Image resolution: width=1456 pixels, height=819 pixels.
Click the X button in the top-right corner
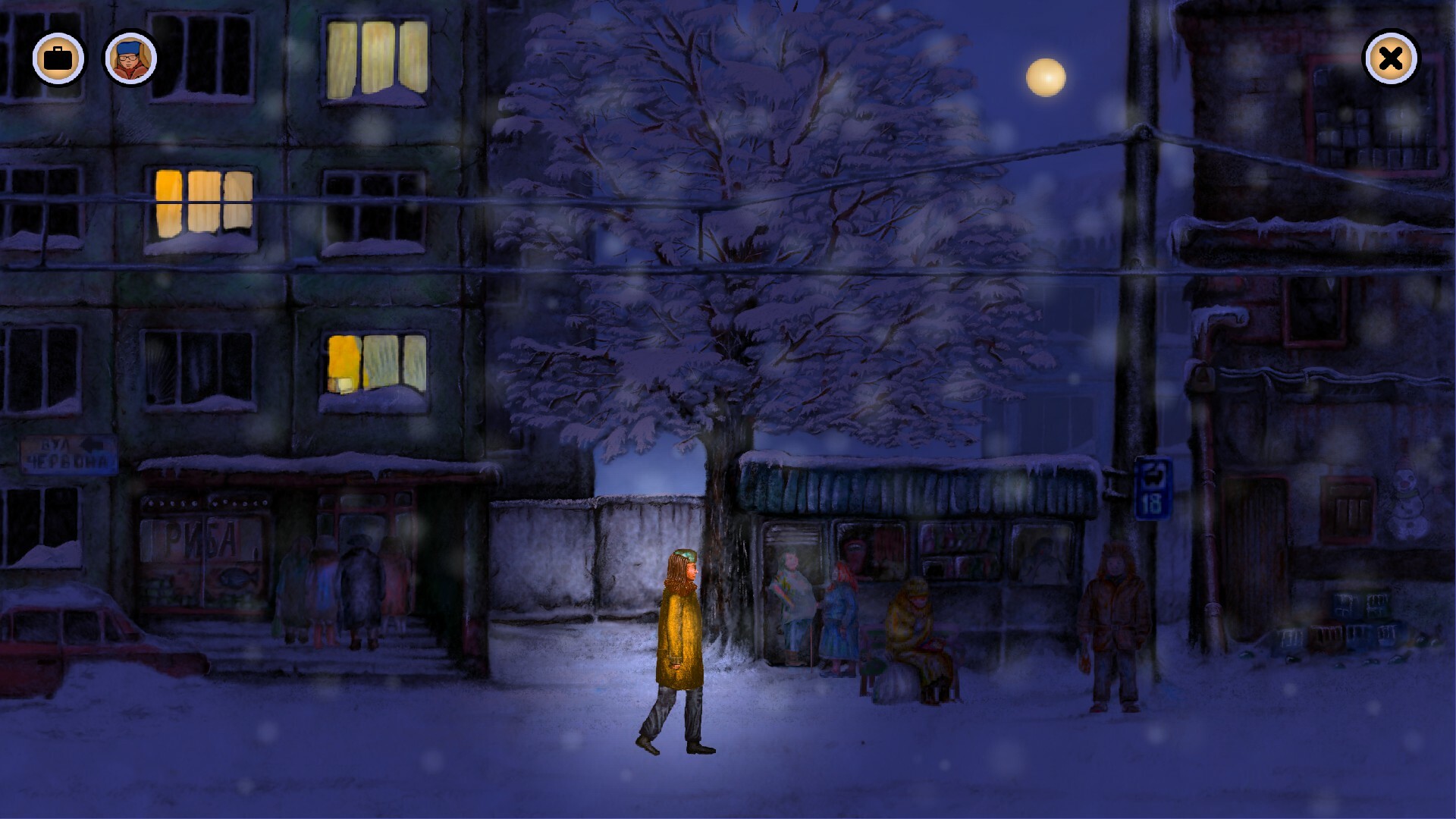1390,58
